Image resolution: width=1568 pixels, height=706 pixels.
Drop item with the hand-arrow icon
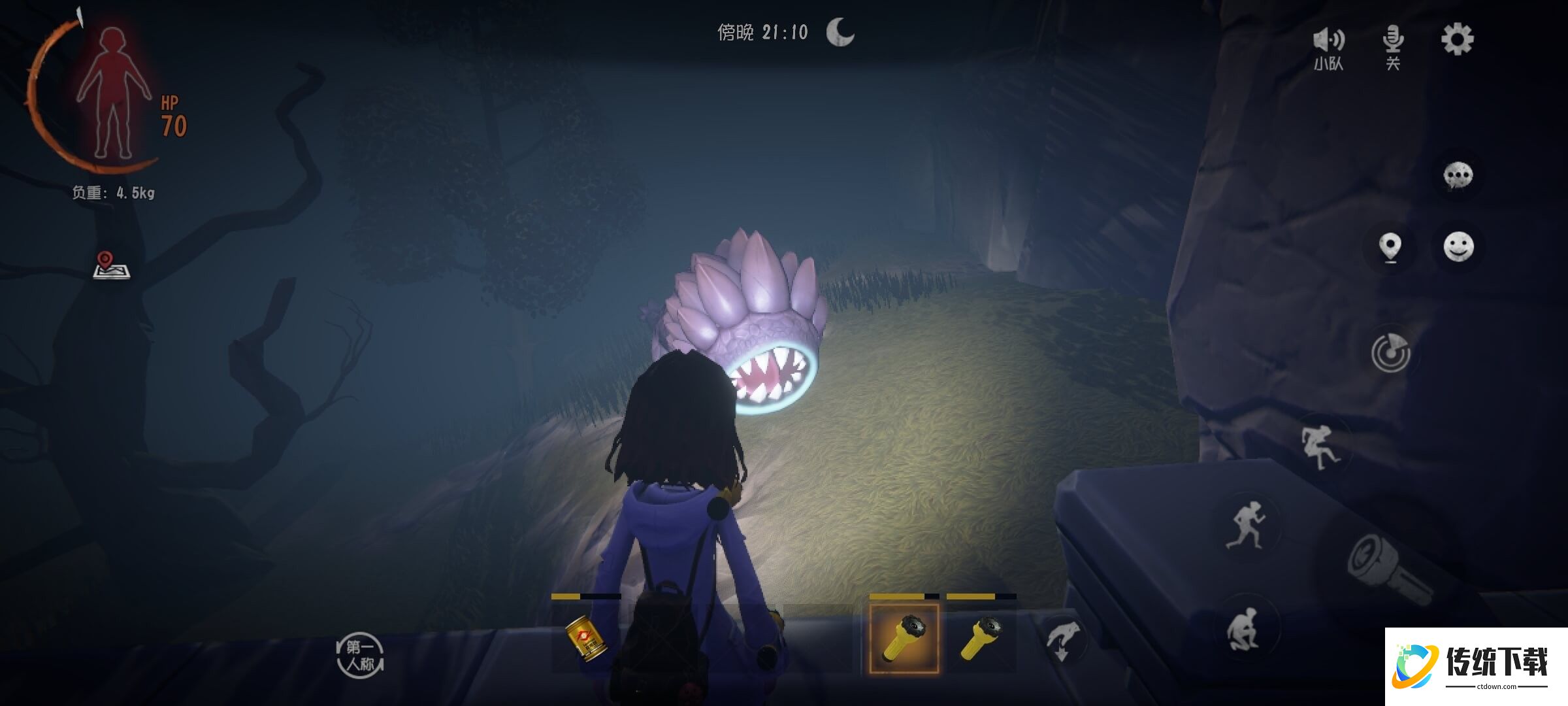click(1062, 640)
